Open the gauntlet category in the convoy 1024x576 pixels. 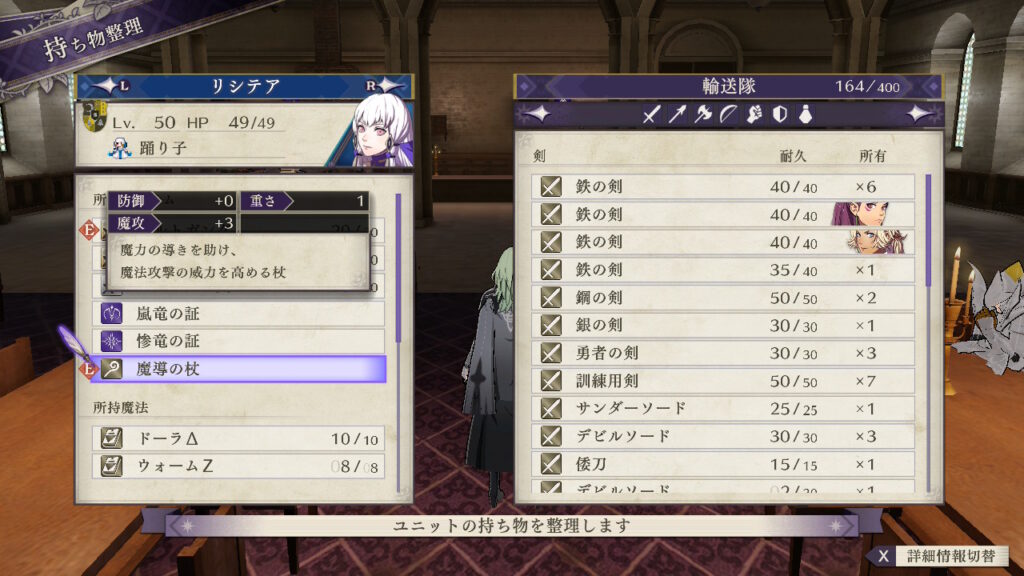coord(754,115)
